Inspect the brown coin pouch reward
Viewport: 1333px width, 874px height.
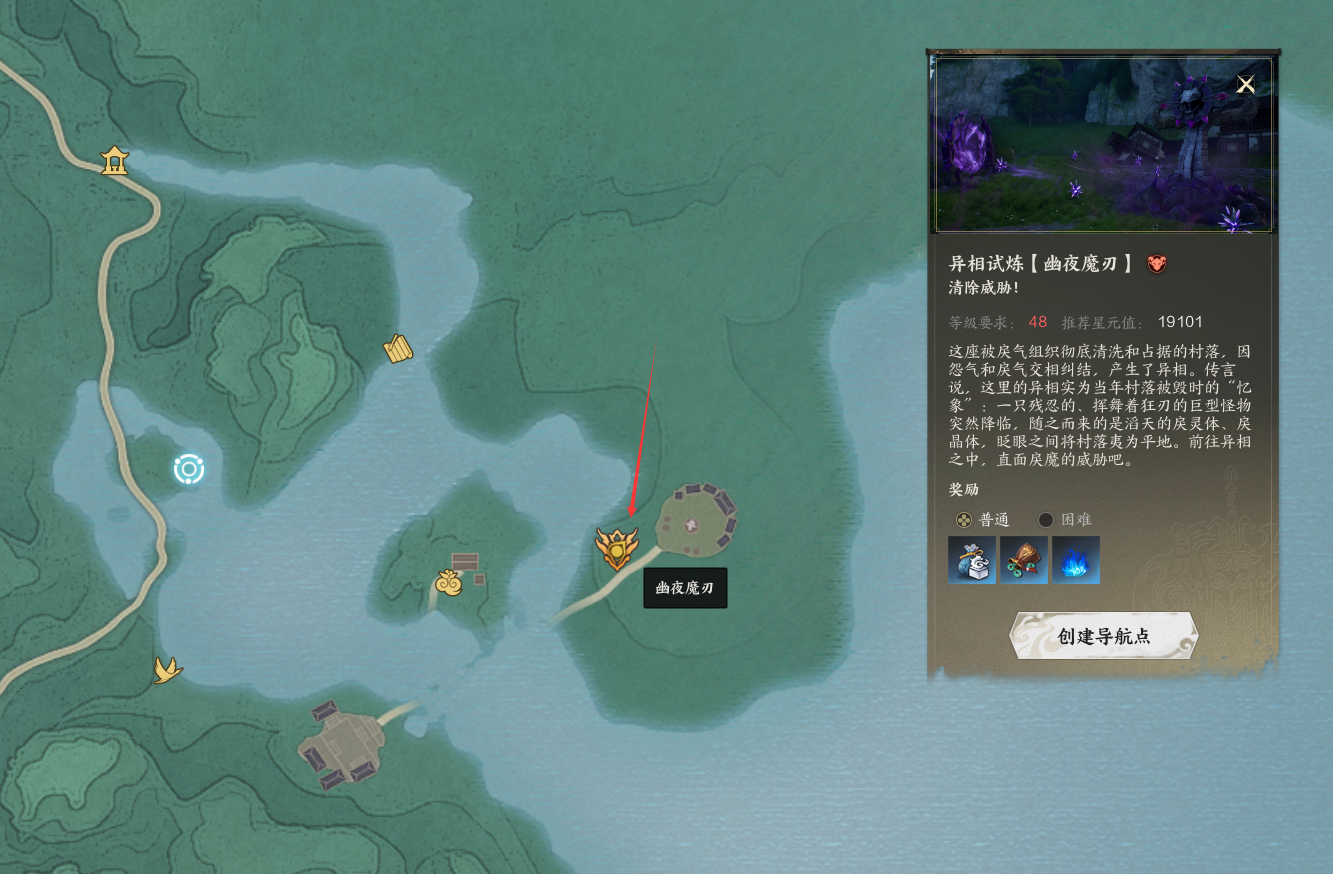tap(1024, 560)
